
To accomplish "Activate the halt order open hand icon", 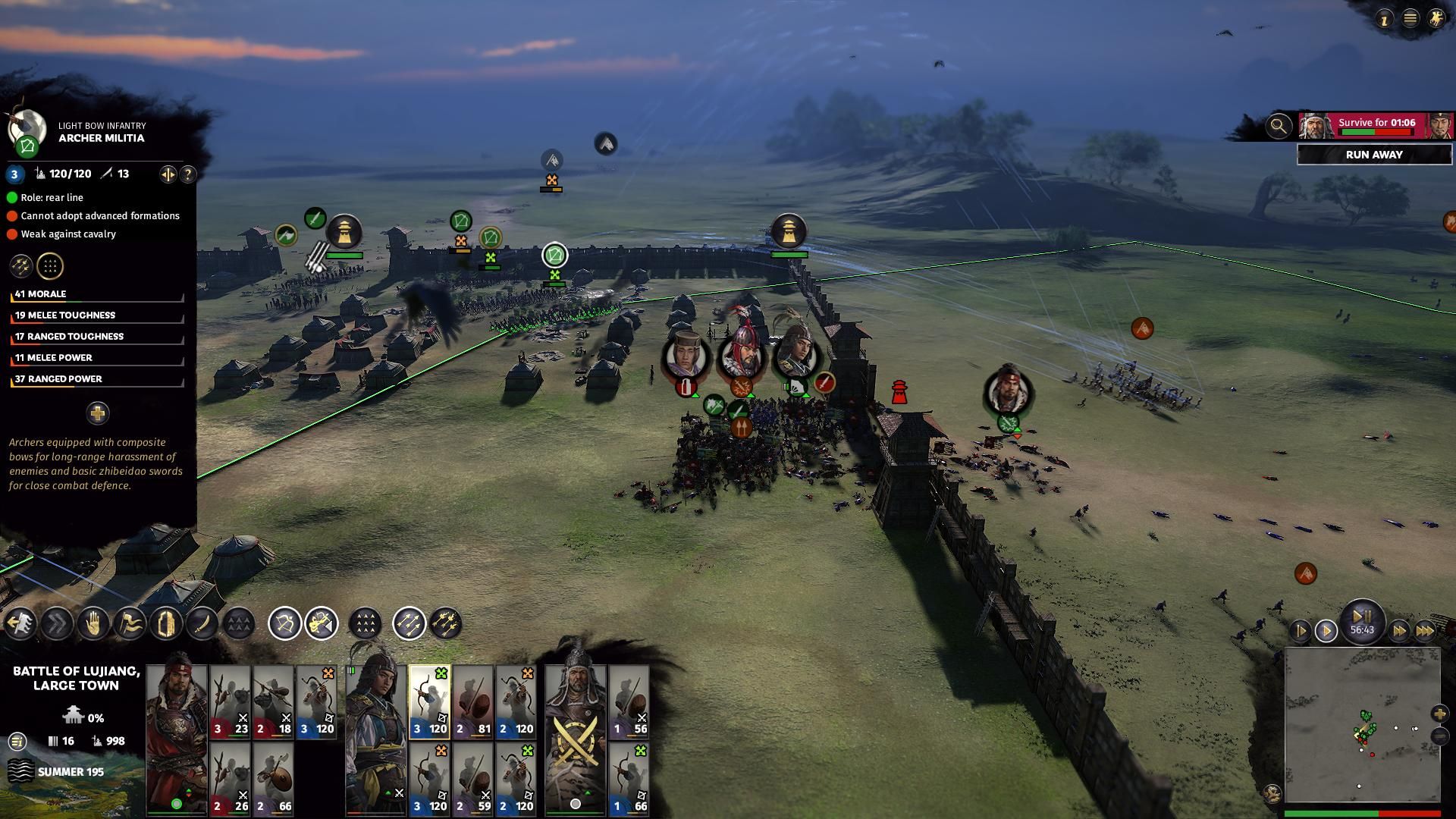I will tap(93, 624).
